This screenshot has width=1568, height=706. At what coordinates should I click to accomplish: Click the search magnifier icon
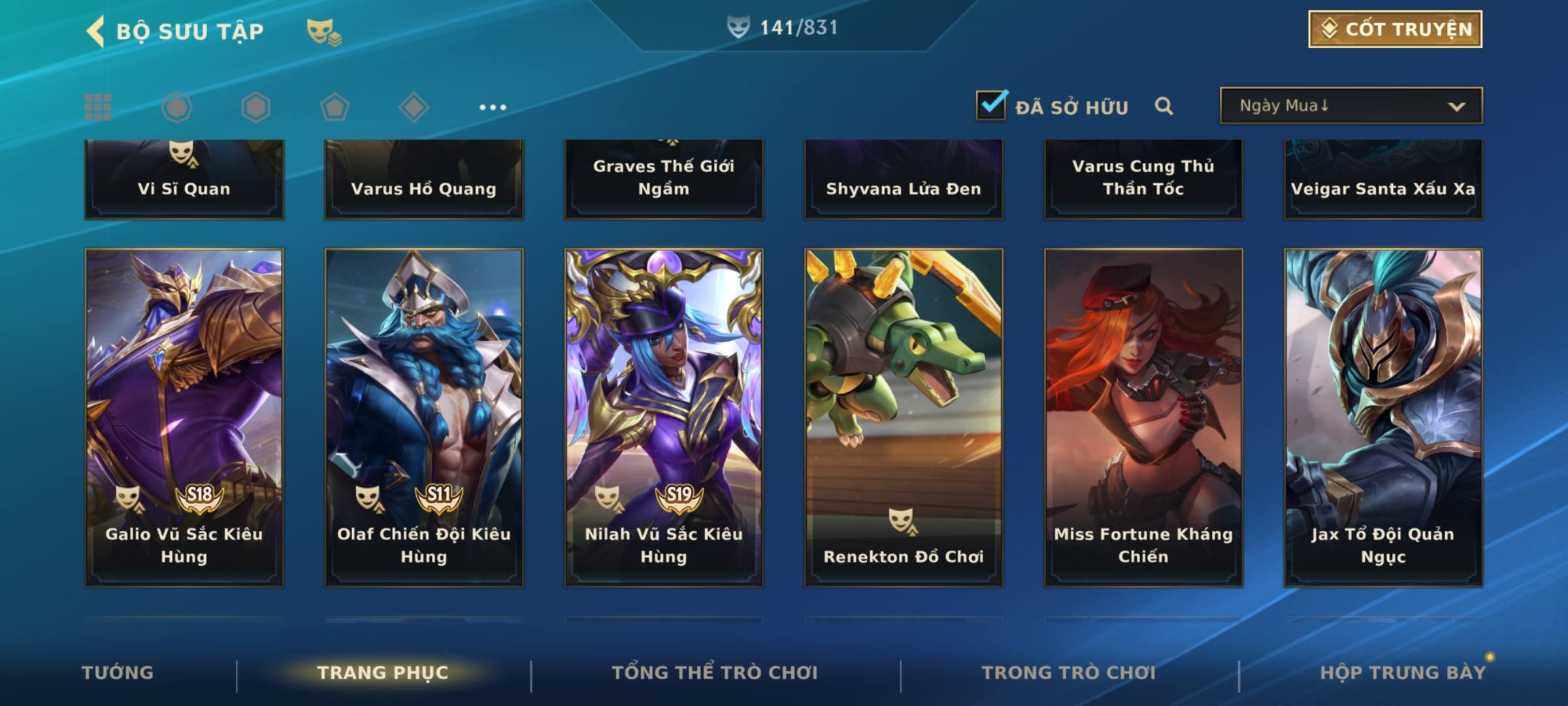pos(1164,106)
